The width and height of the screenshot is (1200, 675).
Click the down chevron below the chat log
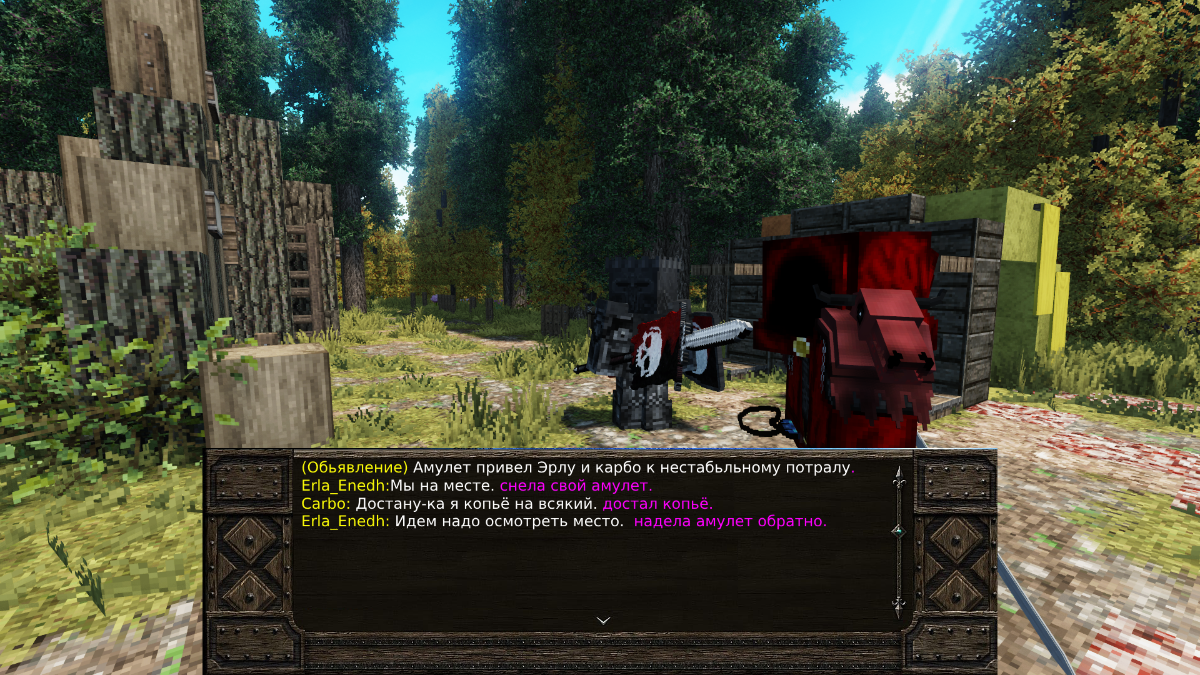pos(603,620)
